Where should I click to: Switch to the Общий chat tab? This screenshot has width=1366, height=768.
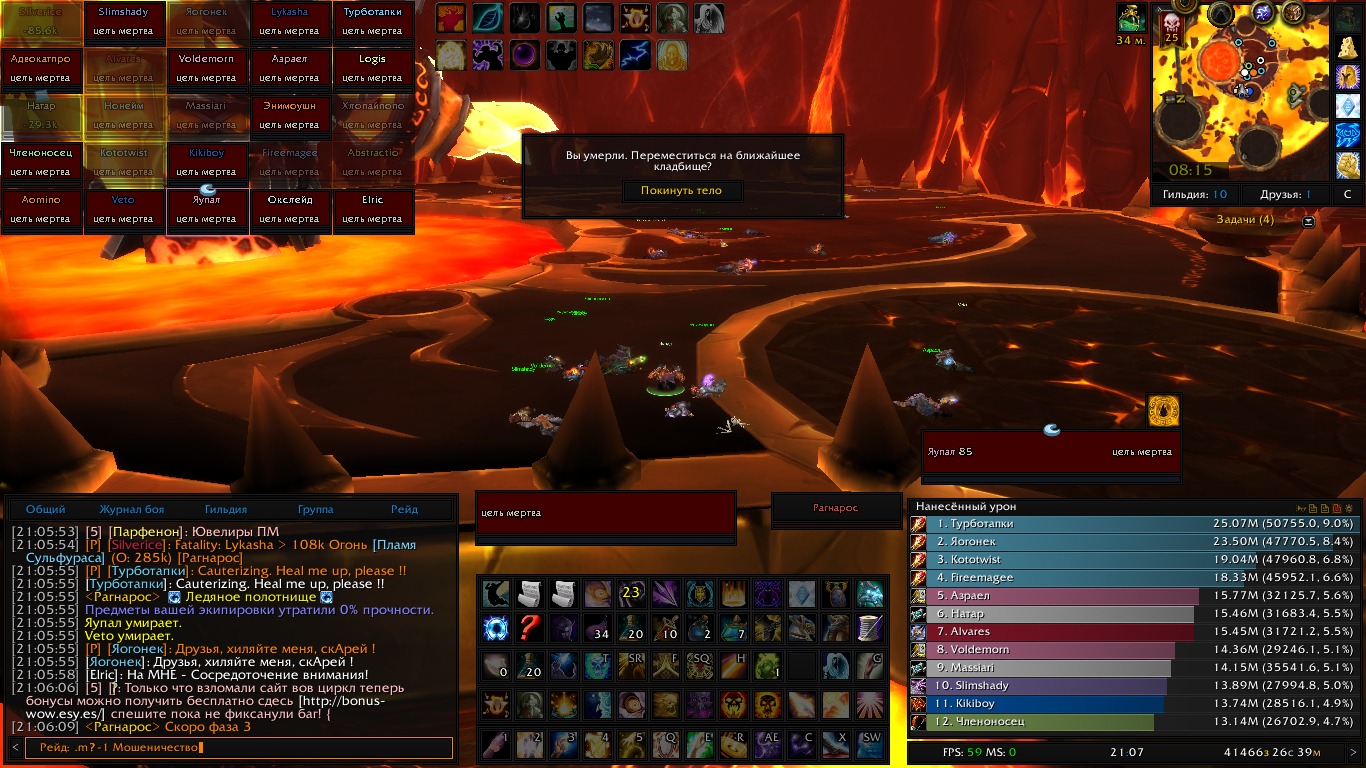click(46, 509)
